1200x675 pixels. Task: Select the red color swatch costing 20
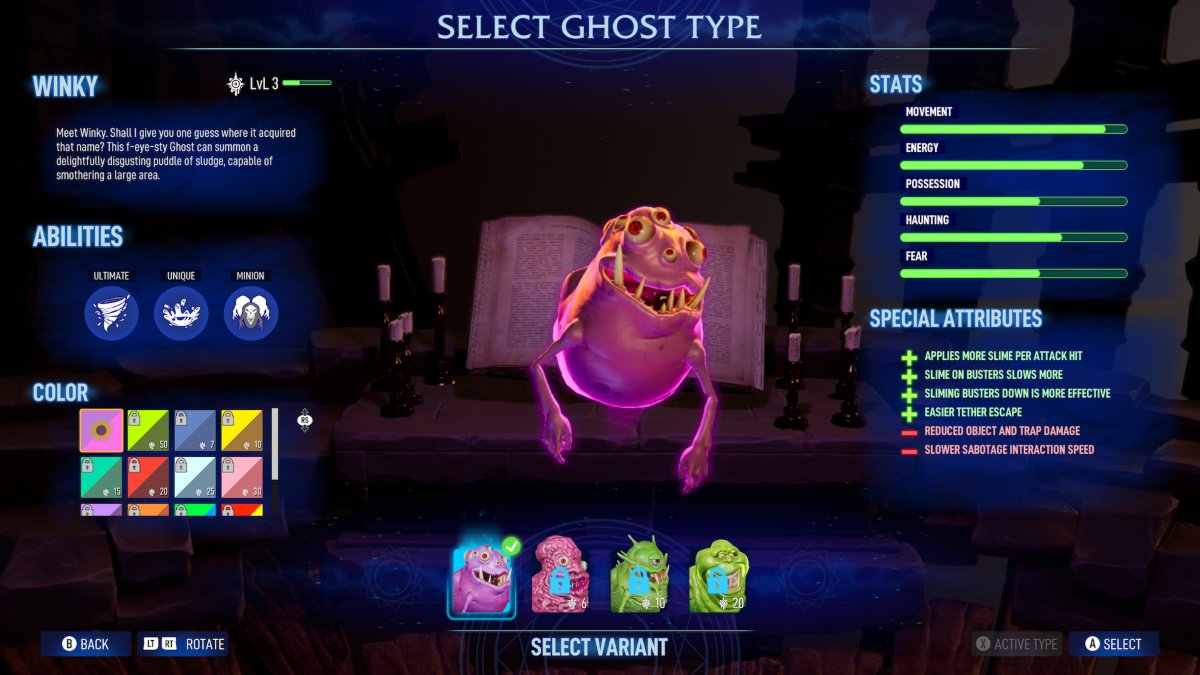[148, 477]
